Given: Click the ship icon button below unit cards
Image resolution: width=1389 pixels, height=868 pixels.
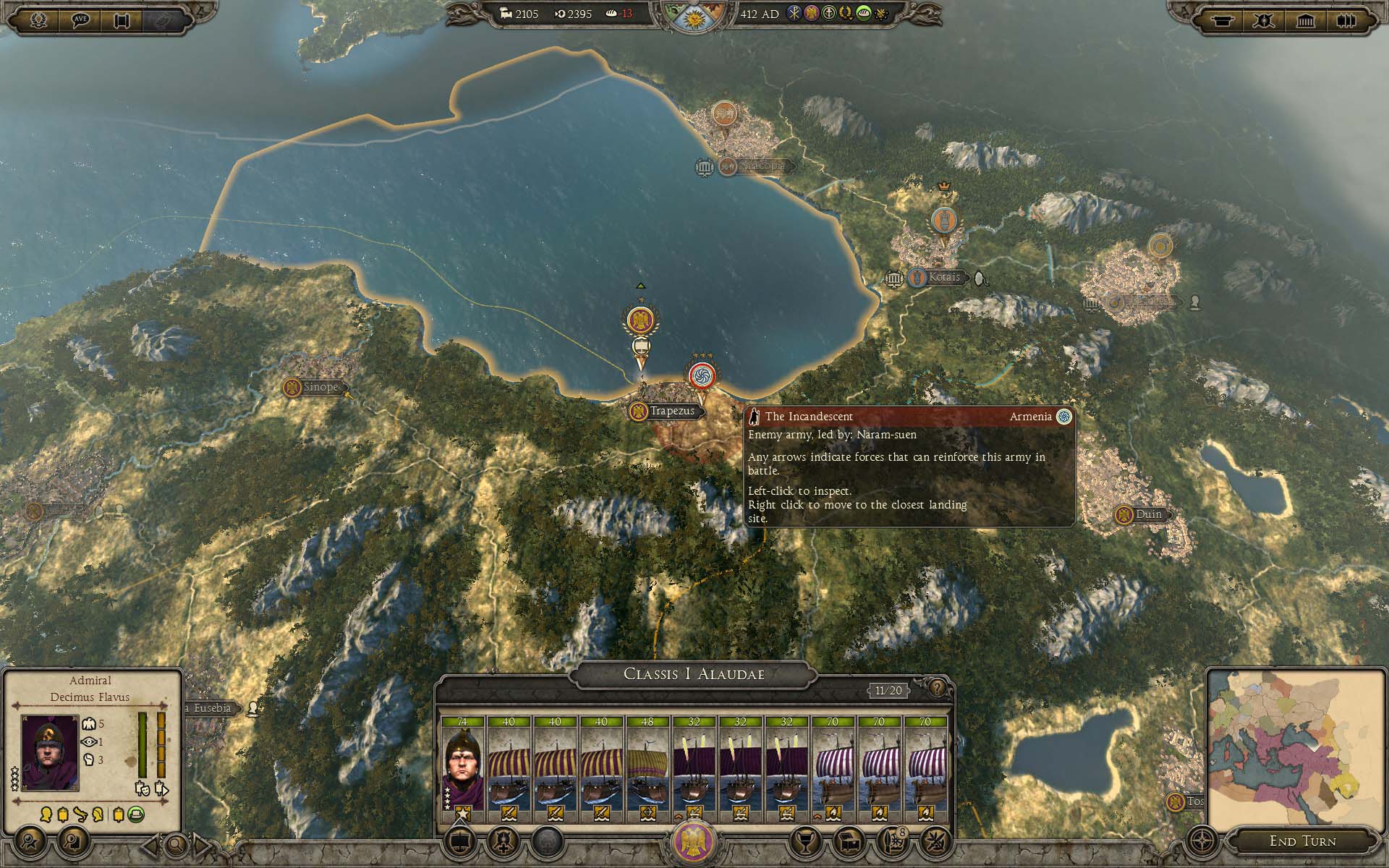Looking at the screenshot, I should (462, 842).
